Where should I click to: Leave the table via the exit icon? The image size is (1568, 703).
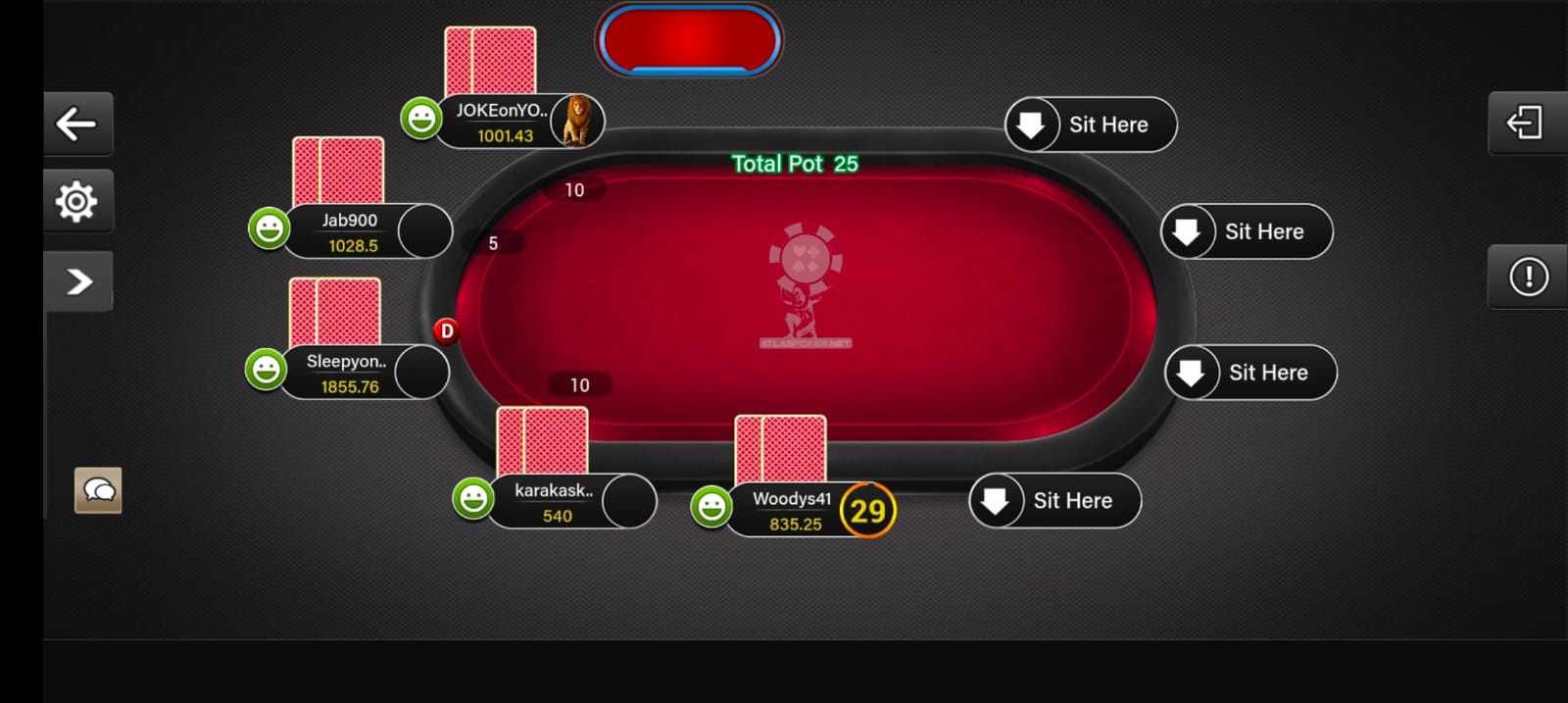click(x=1525, y=124)
